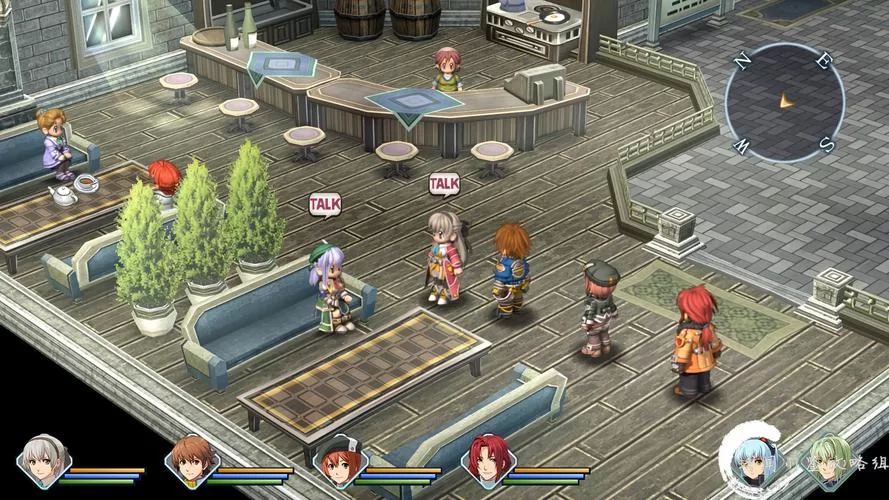Click the TALK bubble above the blonde girl in pink
Screen dimensions: 889x500
tap(444, 184)
